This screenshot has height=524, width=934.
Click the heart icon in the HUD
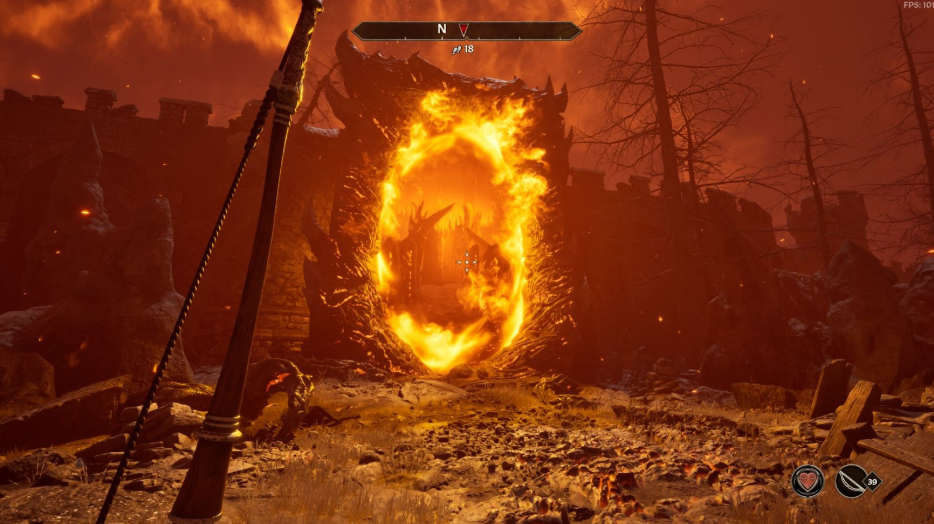click(x=807, y=480)
